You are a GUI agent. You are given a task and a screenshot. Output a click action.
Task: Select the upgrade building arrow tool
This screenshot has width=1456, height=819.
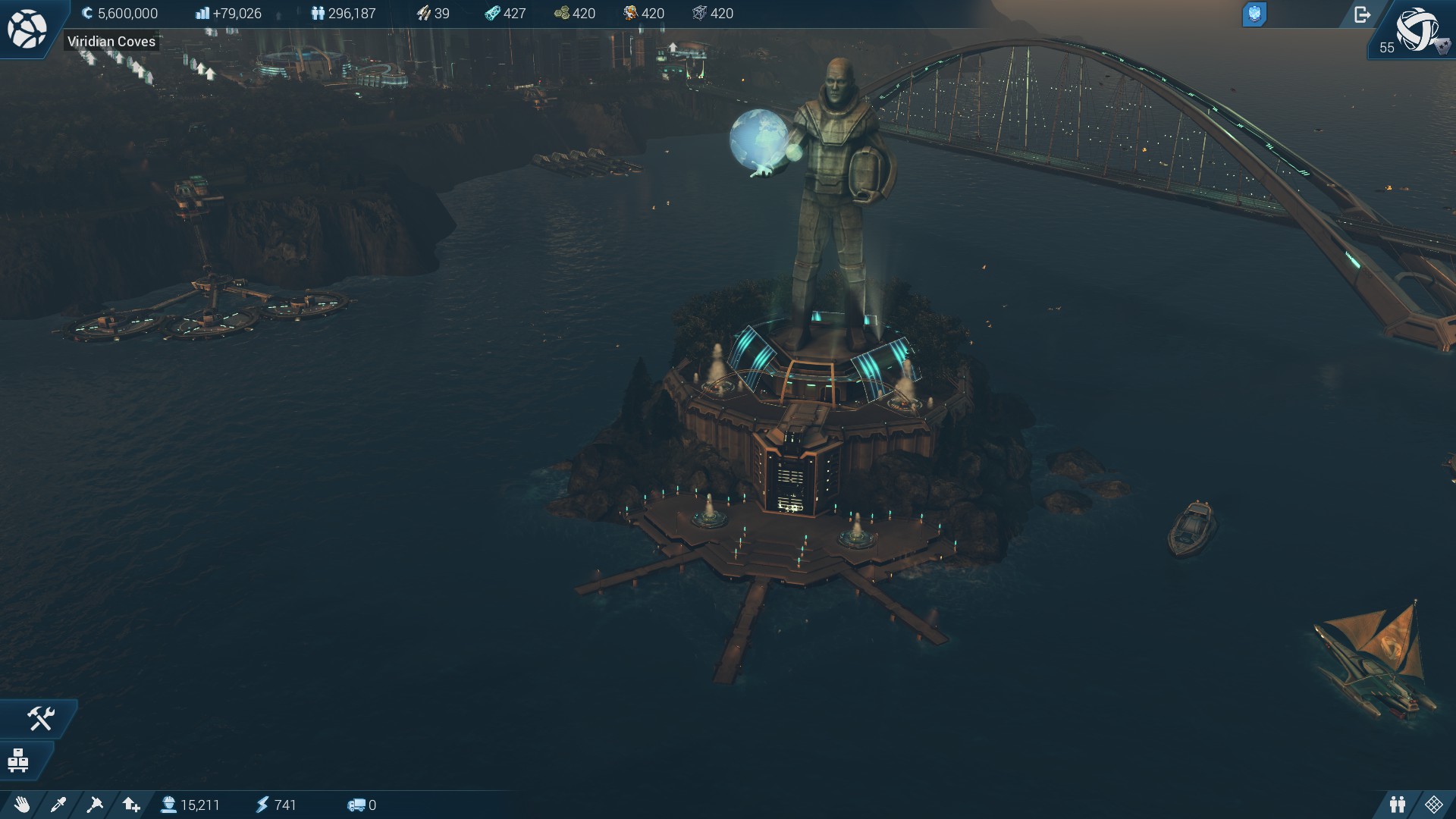click(131, 805)
